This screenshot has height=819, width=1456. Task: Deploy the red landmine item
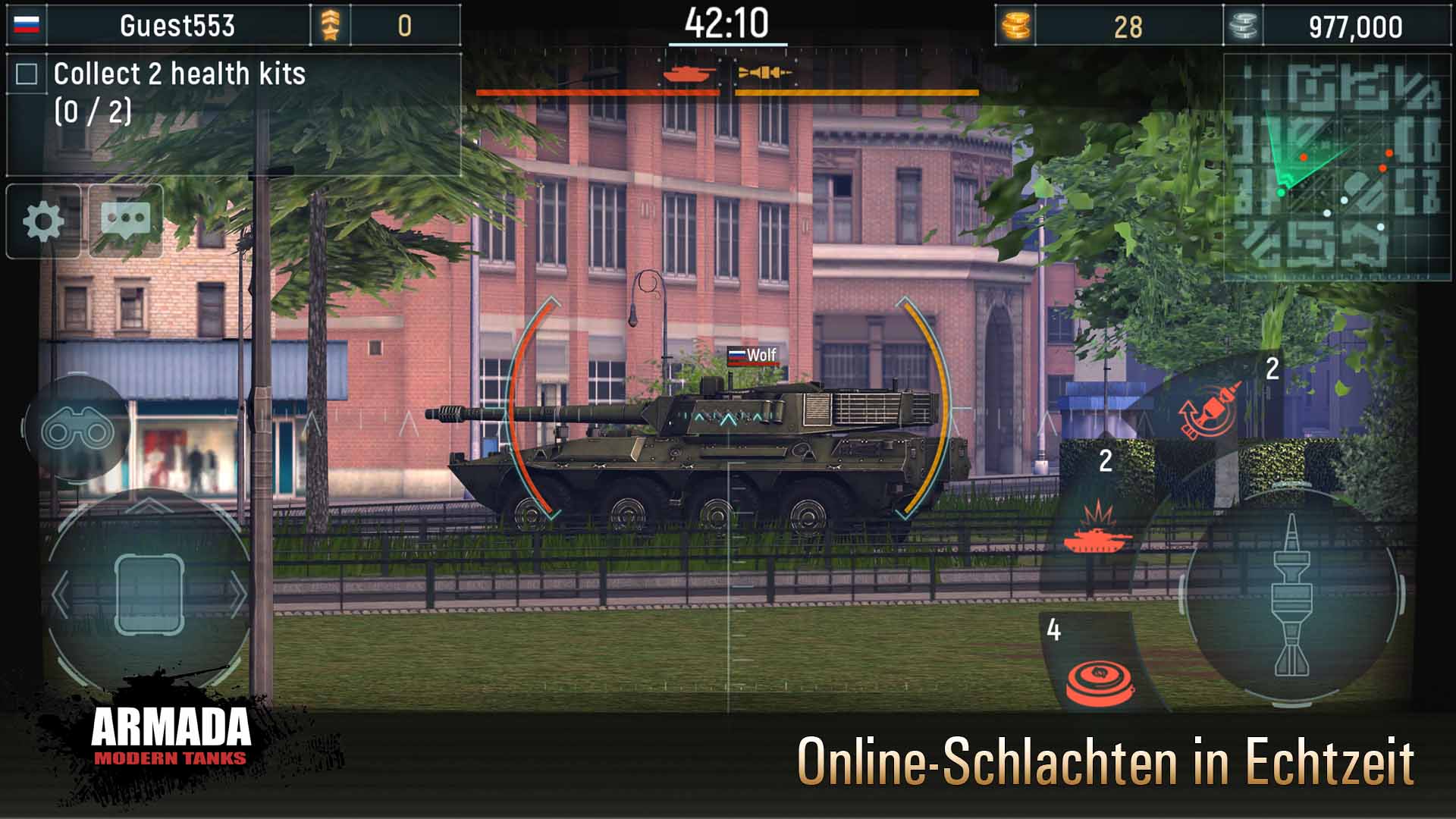1099,679
